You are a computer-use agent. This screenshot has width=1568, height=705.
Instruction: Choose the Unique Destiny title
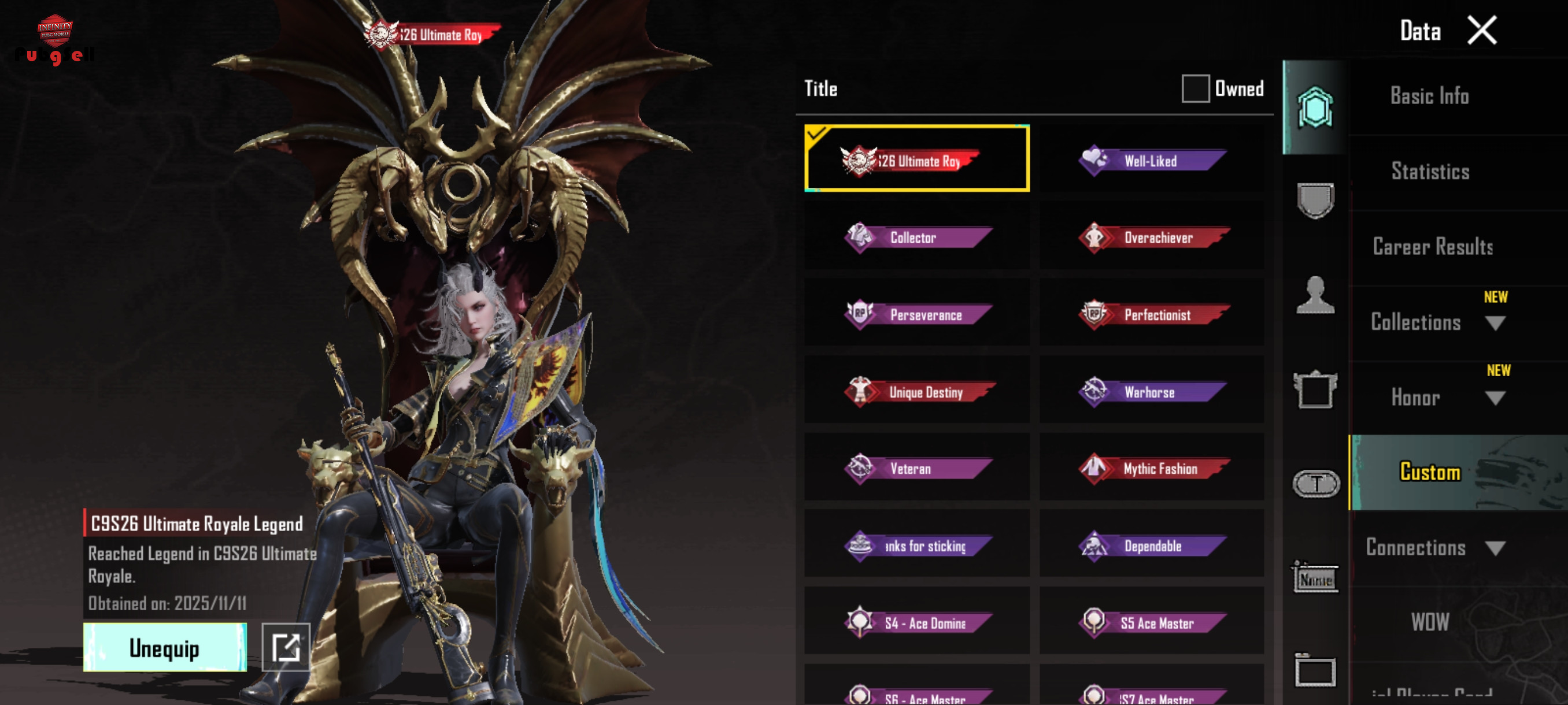click(x=917, y=392)
